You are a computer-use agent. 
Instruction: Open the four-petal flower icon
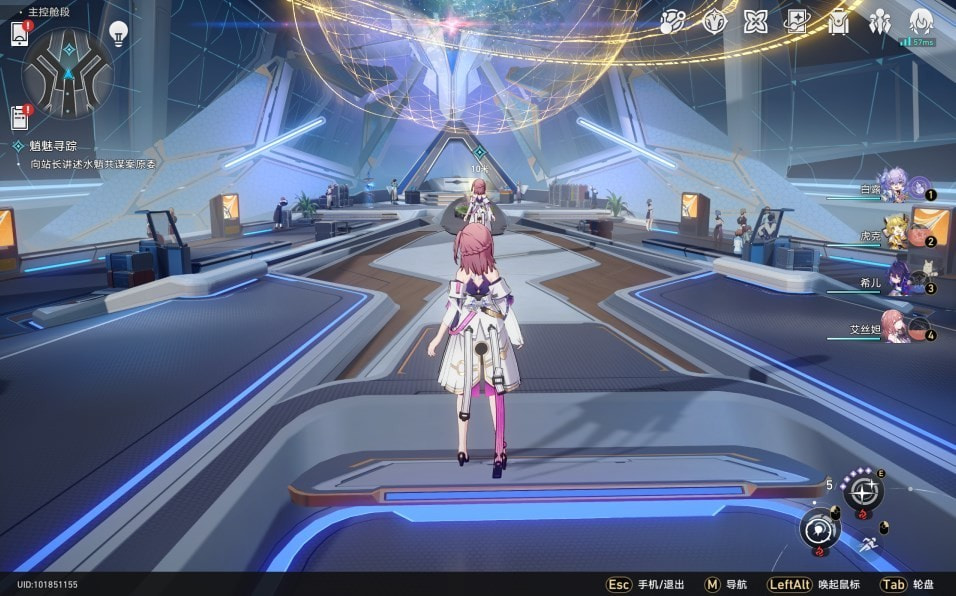pos(755,21)
